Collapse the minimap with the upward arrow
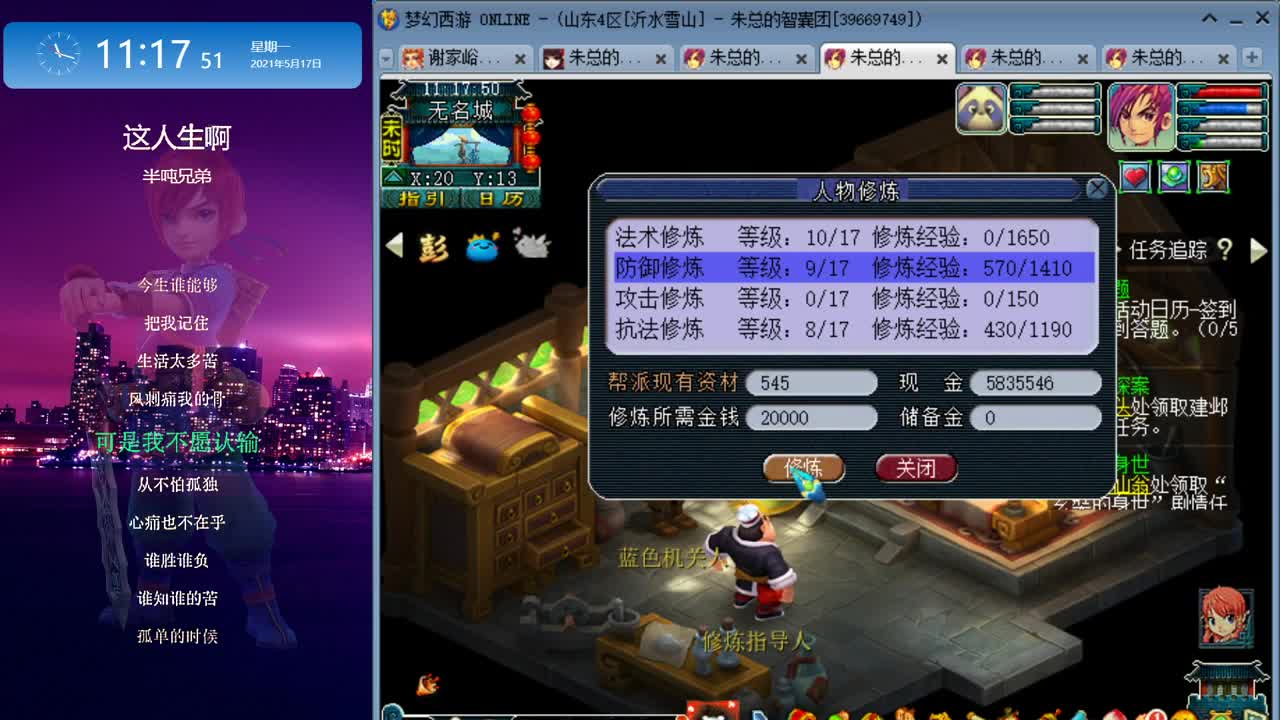The width and height of the screenshot is (1280, 720). point(392,176)
